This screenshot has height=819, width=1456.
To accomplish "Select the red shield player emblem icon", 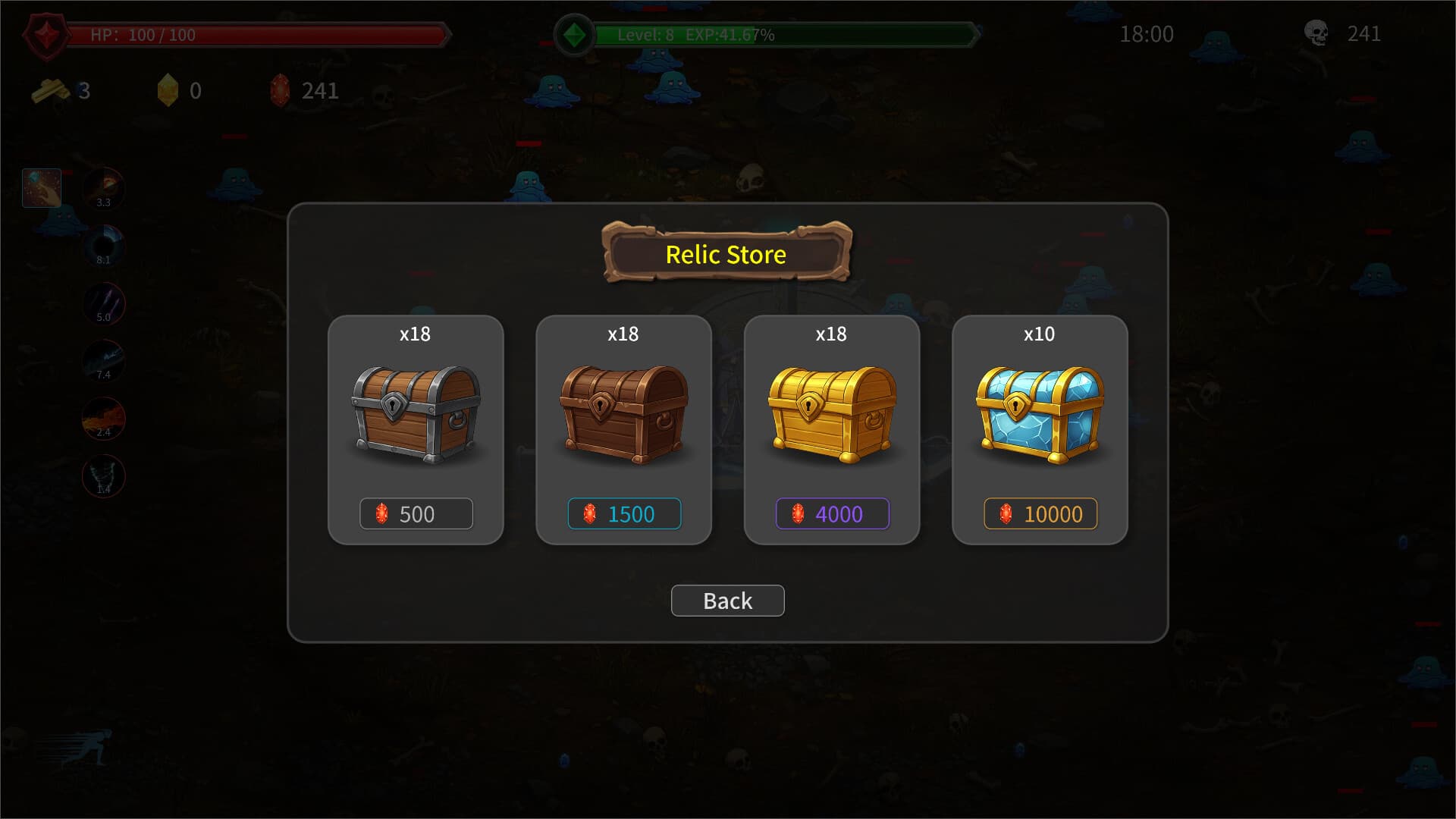I will point(47,33).
